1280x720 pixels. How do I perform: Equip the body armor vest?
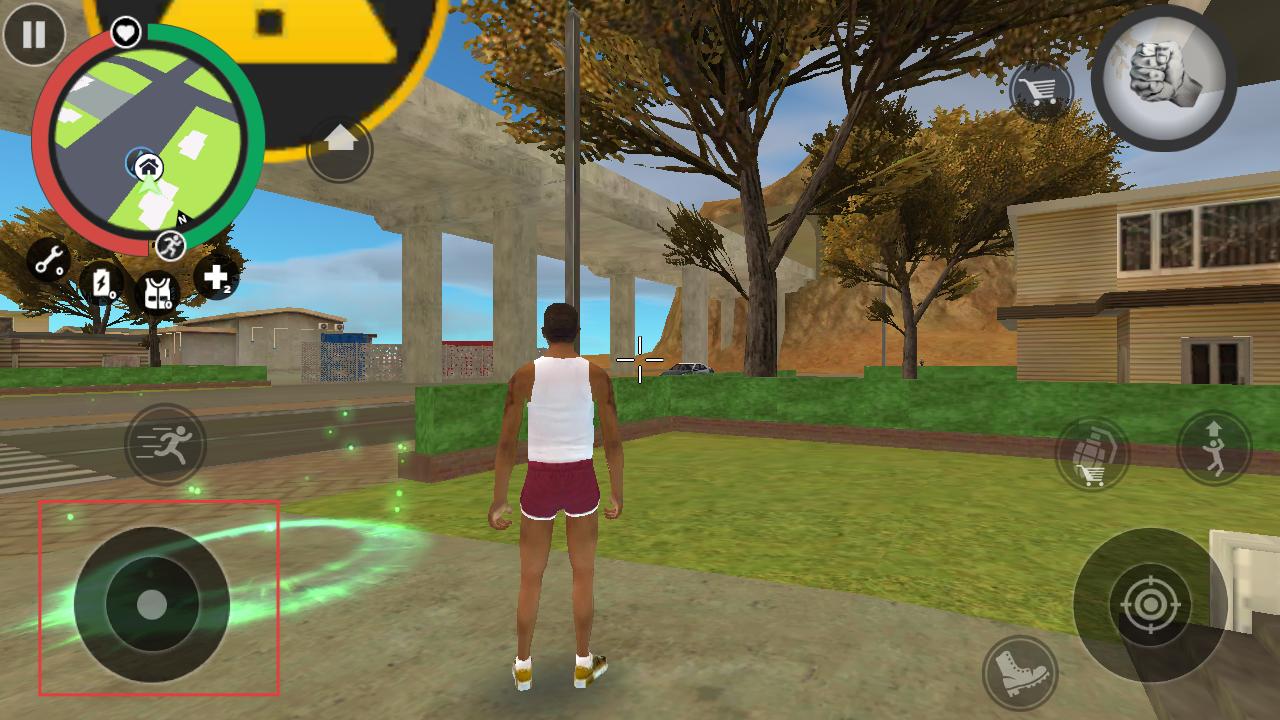point(156,292)
